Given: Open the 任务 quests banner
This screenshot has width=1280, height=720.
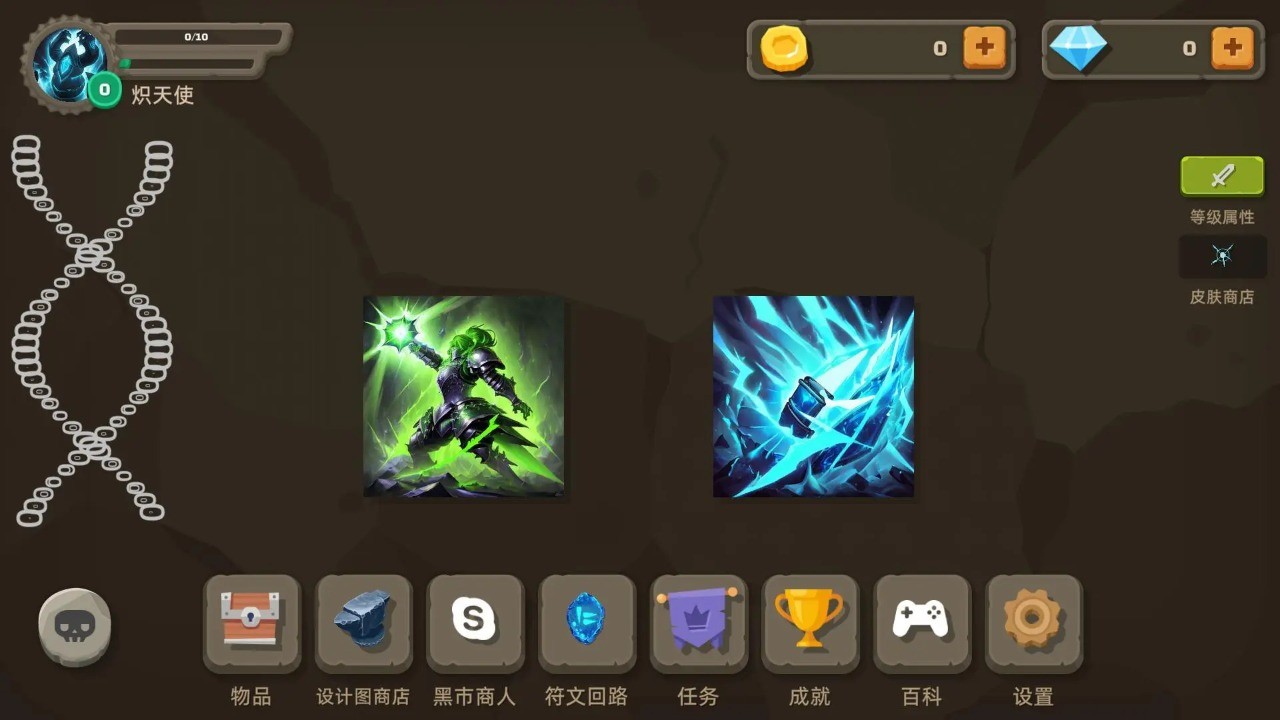Looking at the screenshot, I should 698,620.
